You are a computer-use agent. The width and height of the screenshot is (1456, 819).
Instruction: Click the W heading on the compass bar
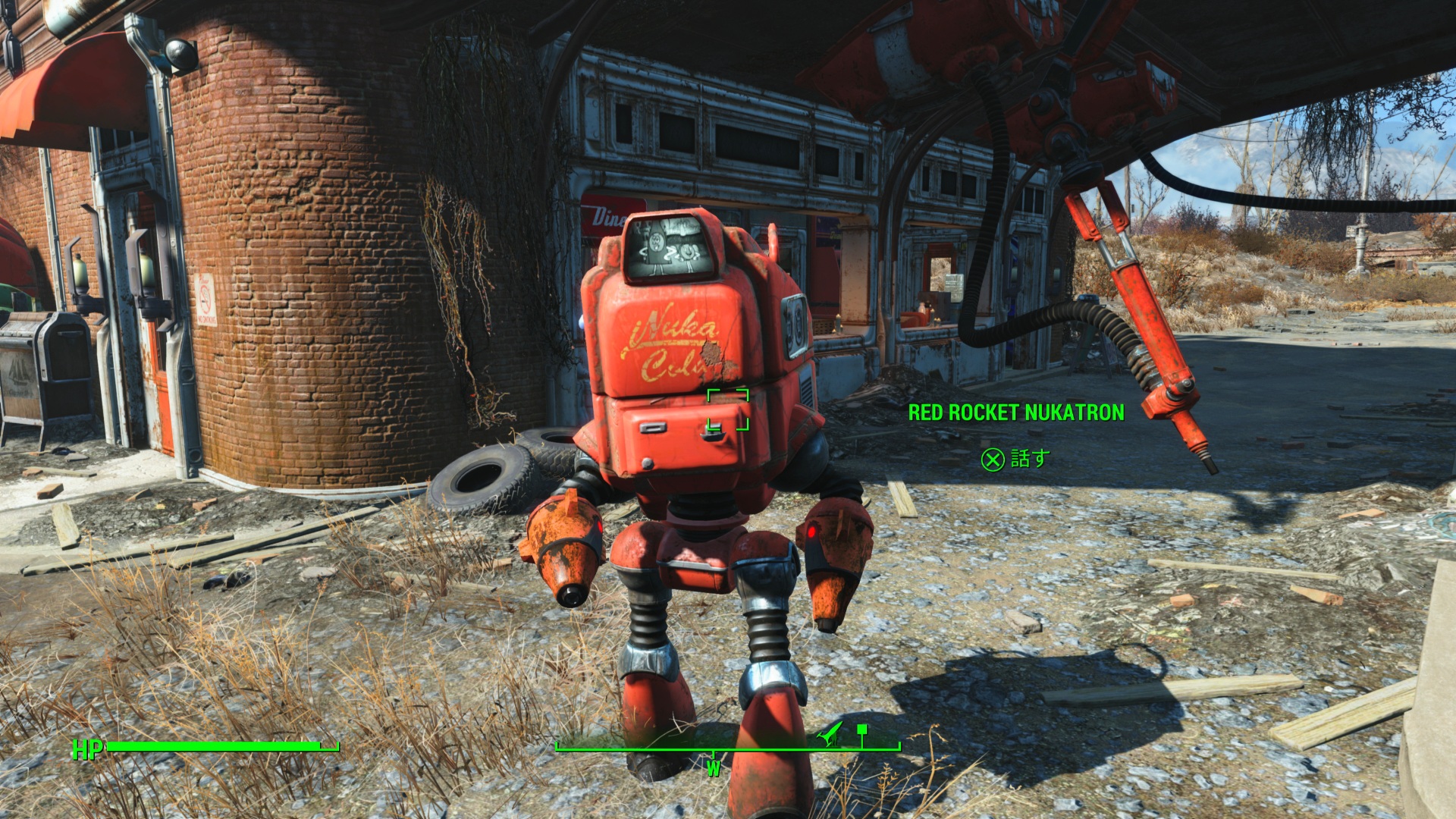713,768
